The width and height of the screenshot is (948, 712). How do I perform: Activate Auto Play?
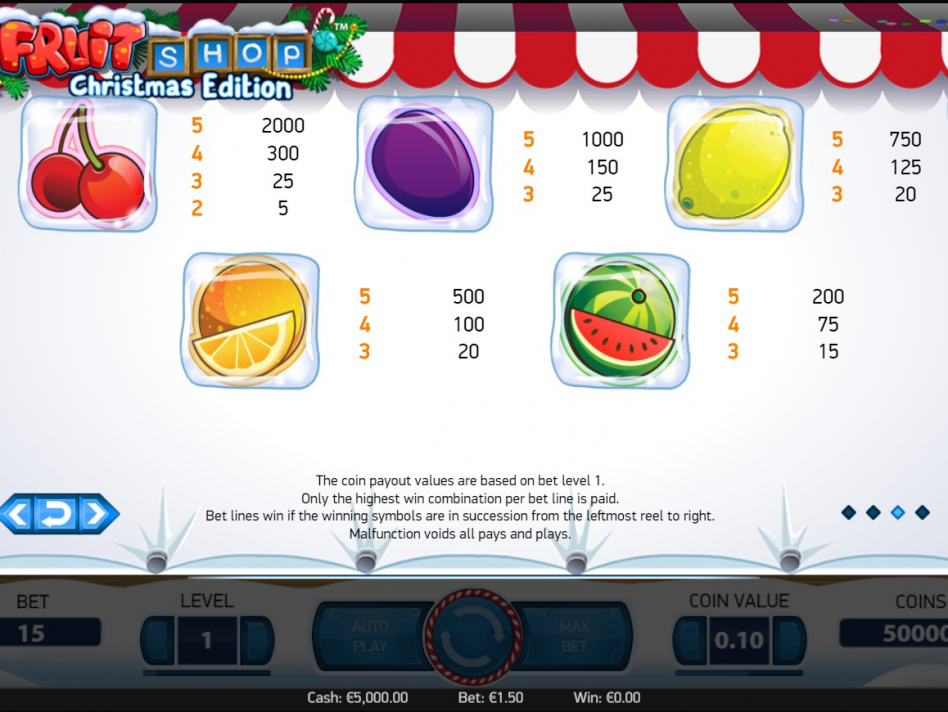[x=369, y=637]
